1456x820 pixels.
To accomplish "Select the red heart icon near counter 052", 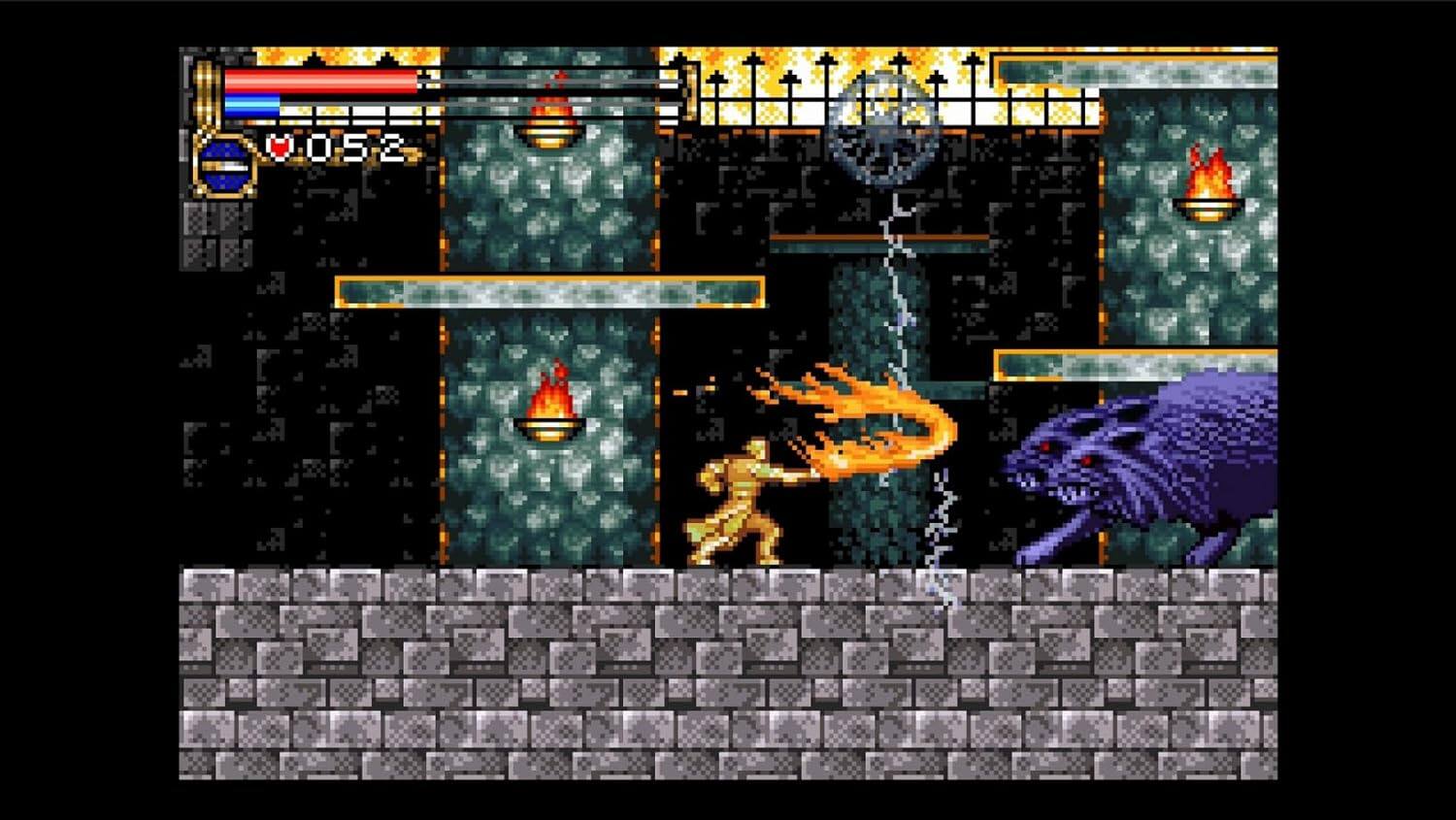I will pos(279,148).
